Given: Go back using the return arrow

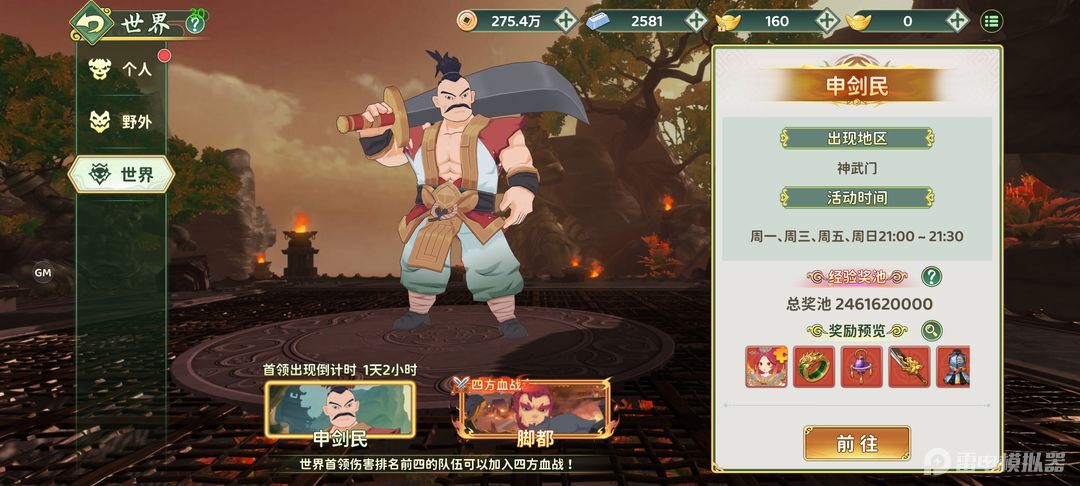Looking at the screenshot, I should pos(92,22).
